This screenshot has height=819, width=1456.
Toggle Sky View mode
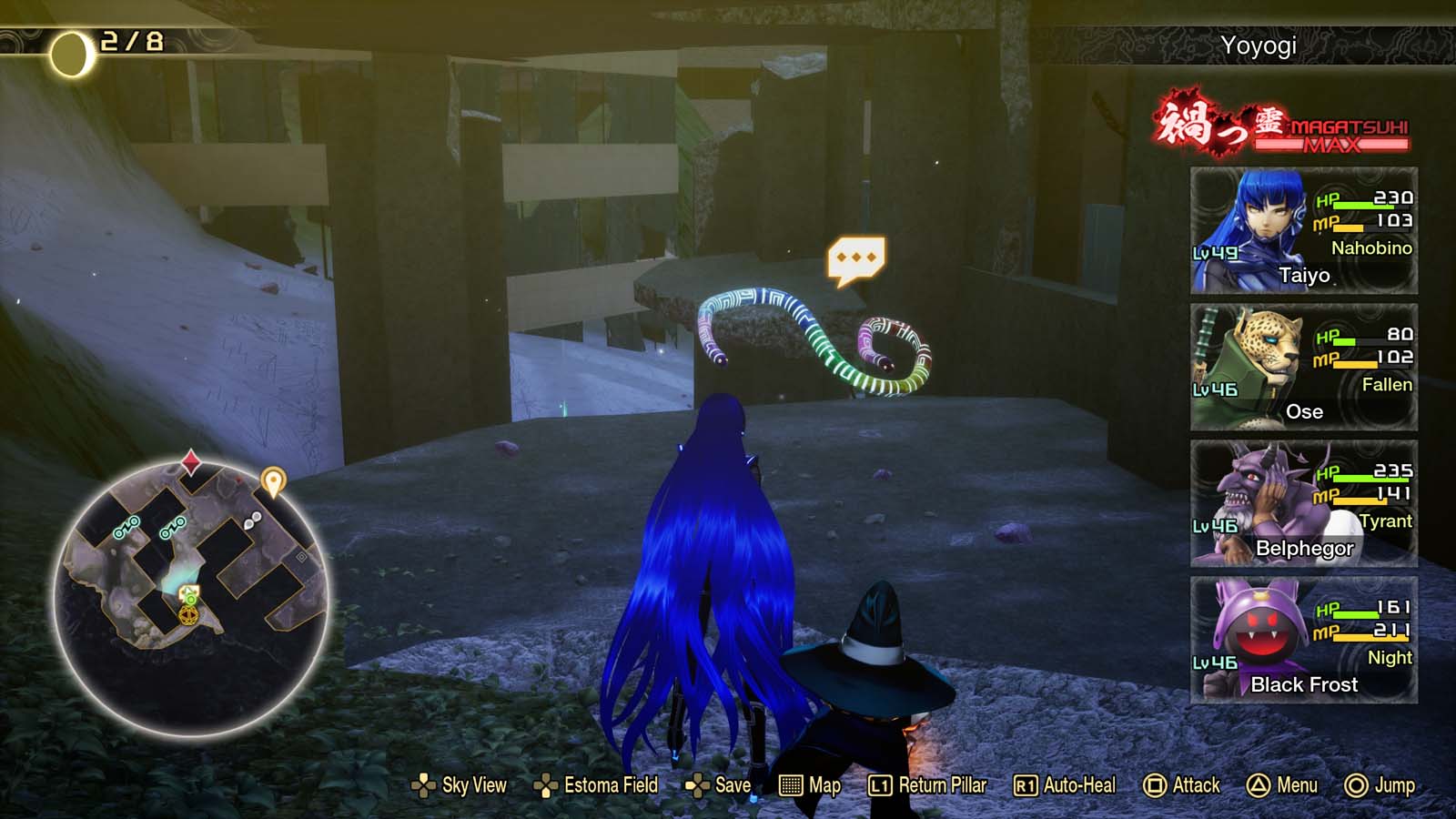(x=422, y=784)
